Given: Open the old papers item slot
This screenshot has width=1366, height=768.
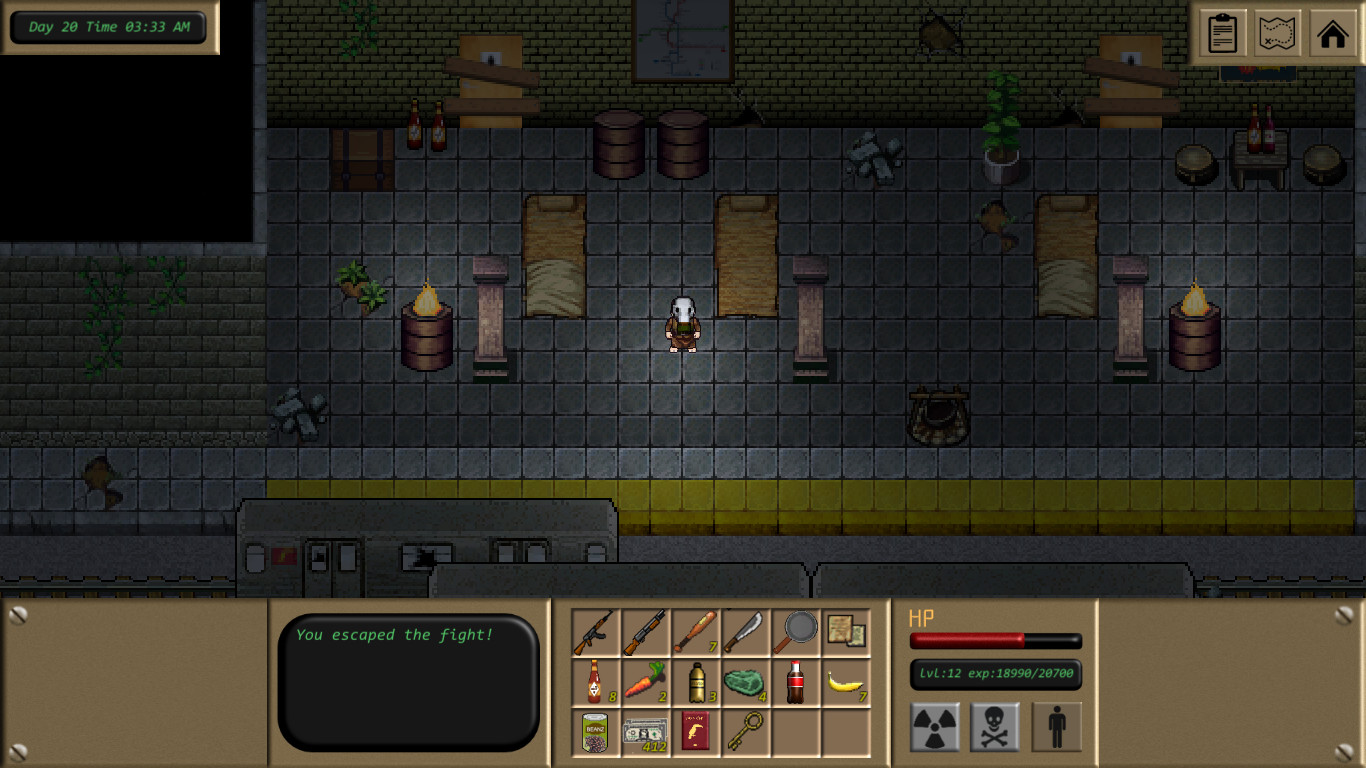Looking at the screenshot, I should pos(847,633).
